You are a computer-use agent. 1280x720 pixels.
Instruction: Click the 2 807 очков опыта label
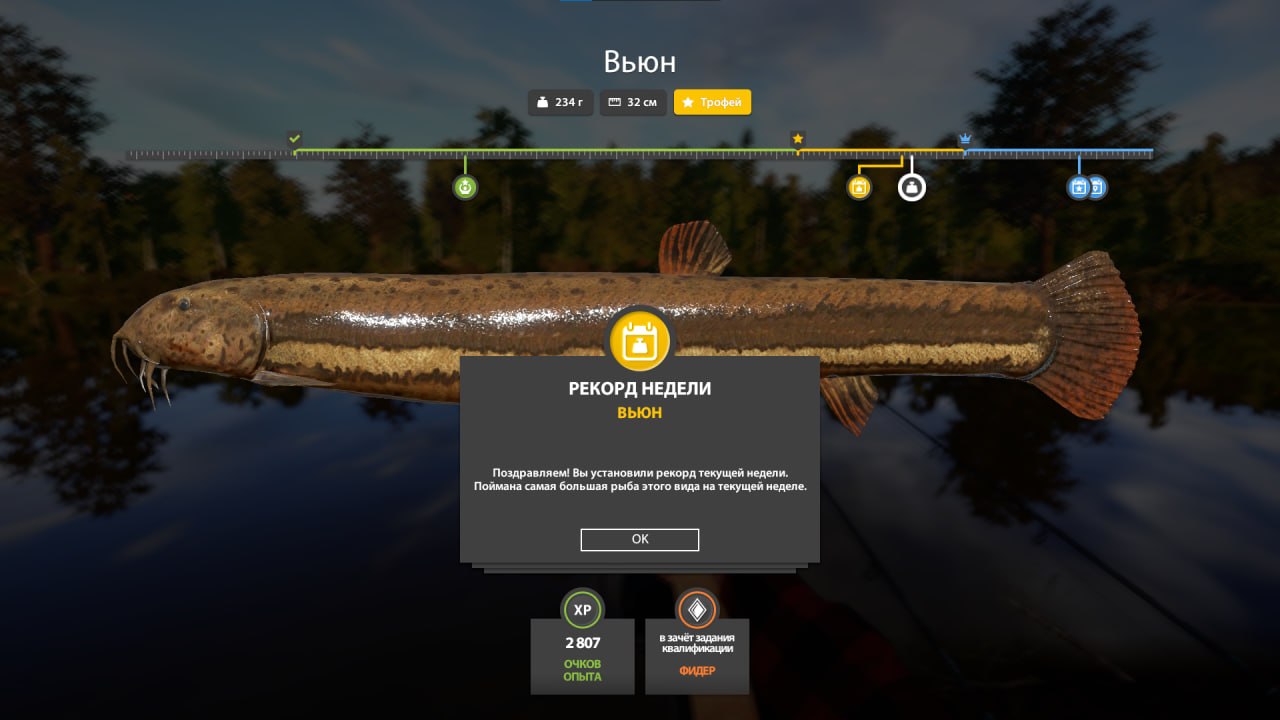click(x=582, y=656)
